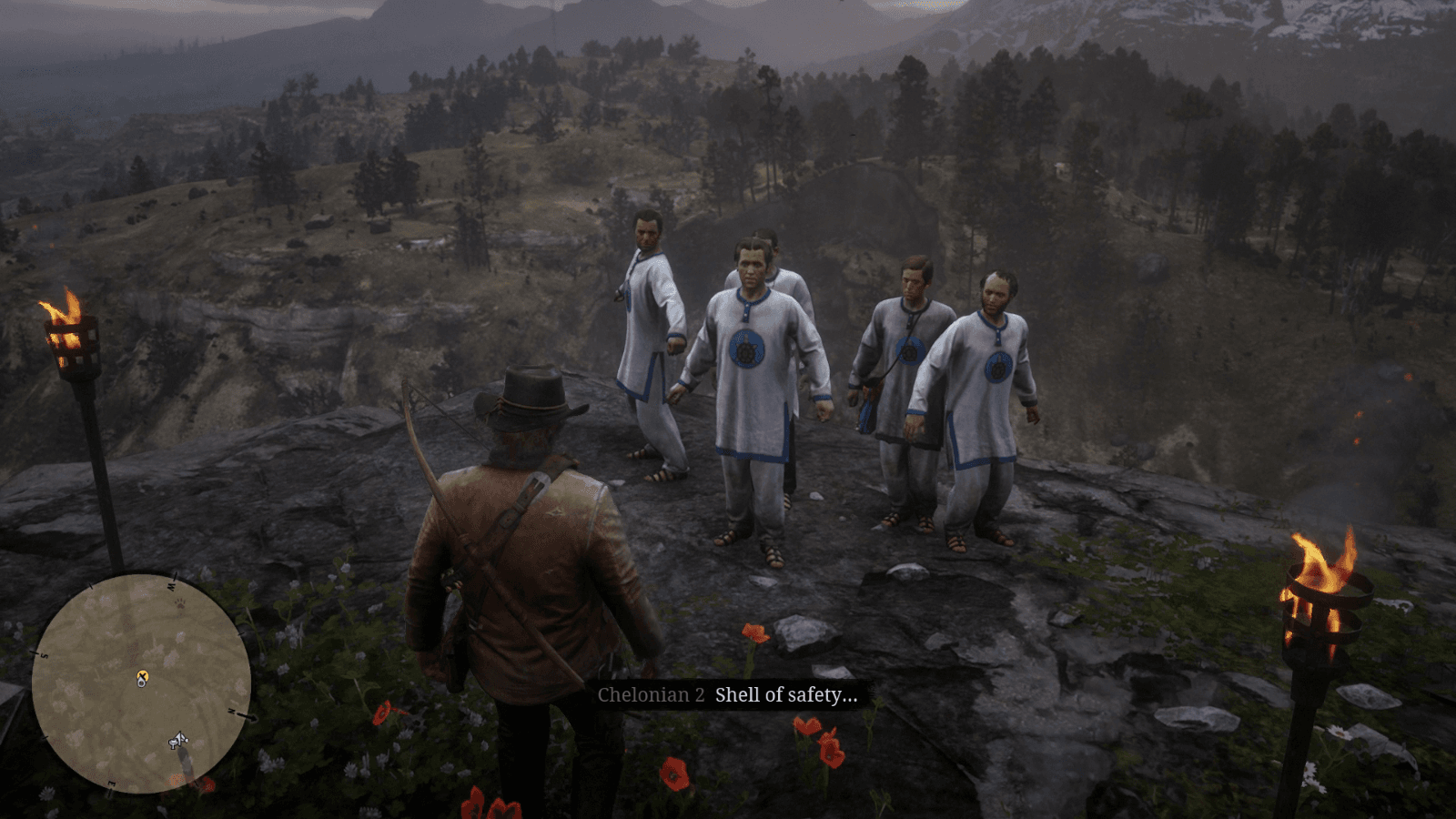Click the white waypoint blip below the X marker
The image size is (1456, 819).
pyautogui.click(x=142, y=682)
